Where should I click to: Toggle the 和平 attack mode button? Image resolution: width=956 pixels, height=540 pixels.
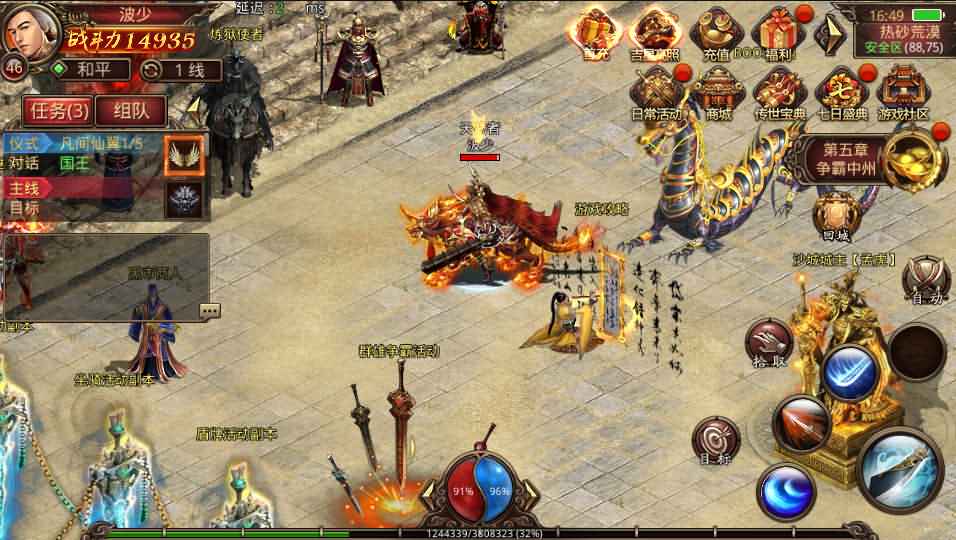point(92,69)
